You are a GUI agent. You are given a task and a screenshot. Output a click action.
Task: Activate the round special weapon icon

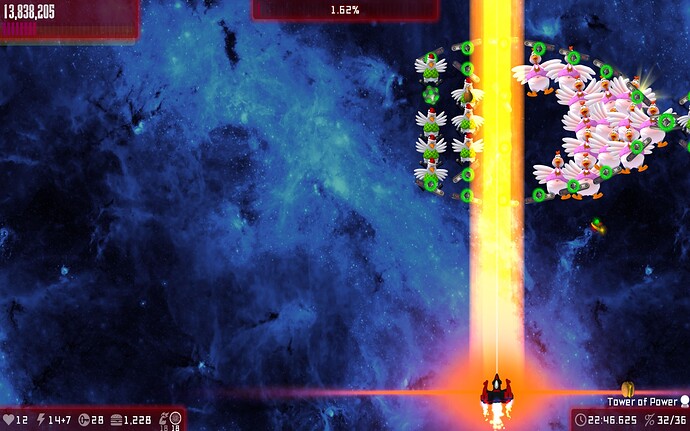click(x=176, y=417)
